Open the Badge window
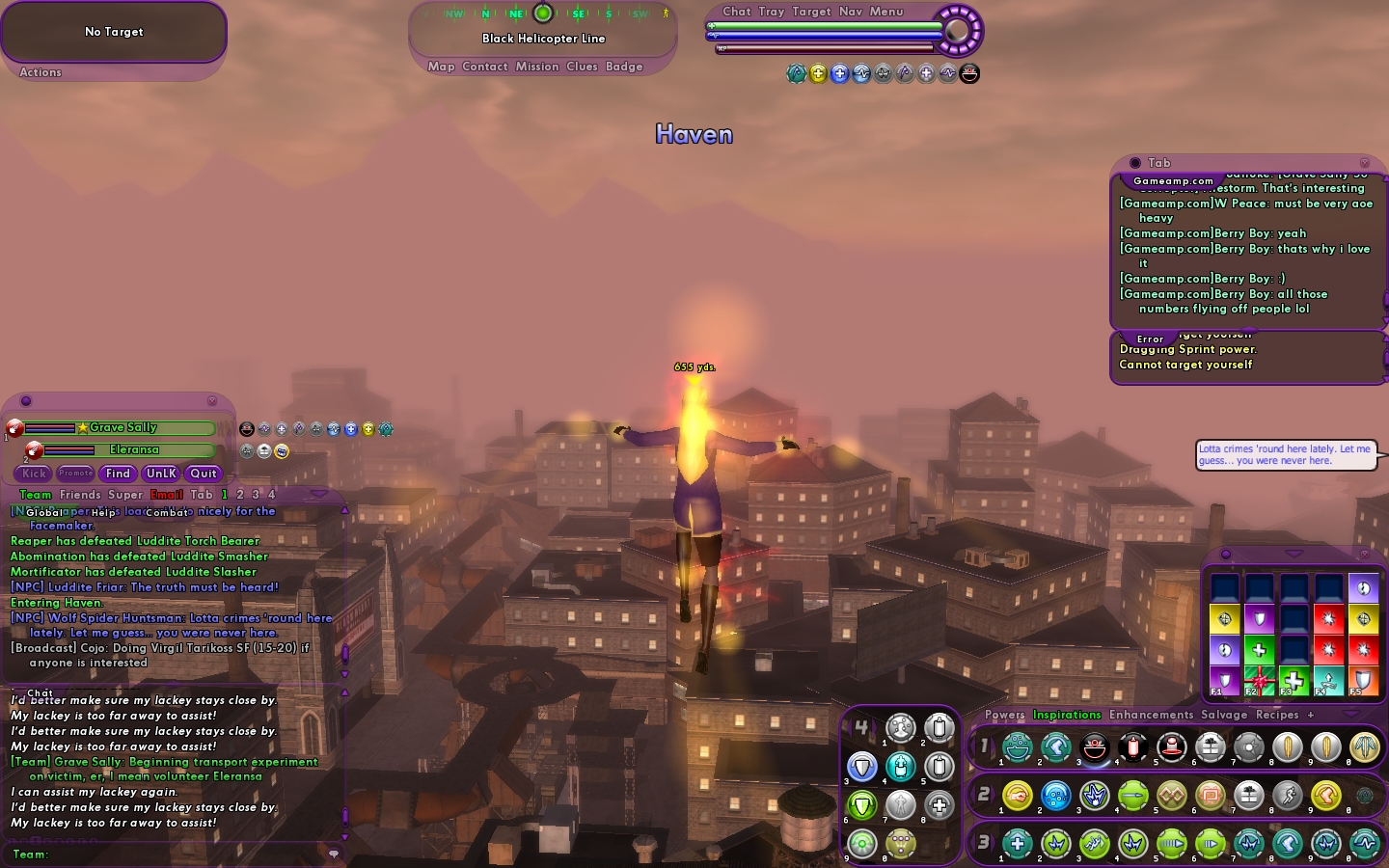This screenshot has height=868, width=1389. (624, 67)
